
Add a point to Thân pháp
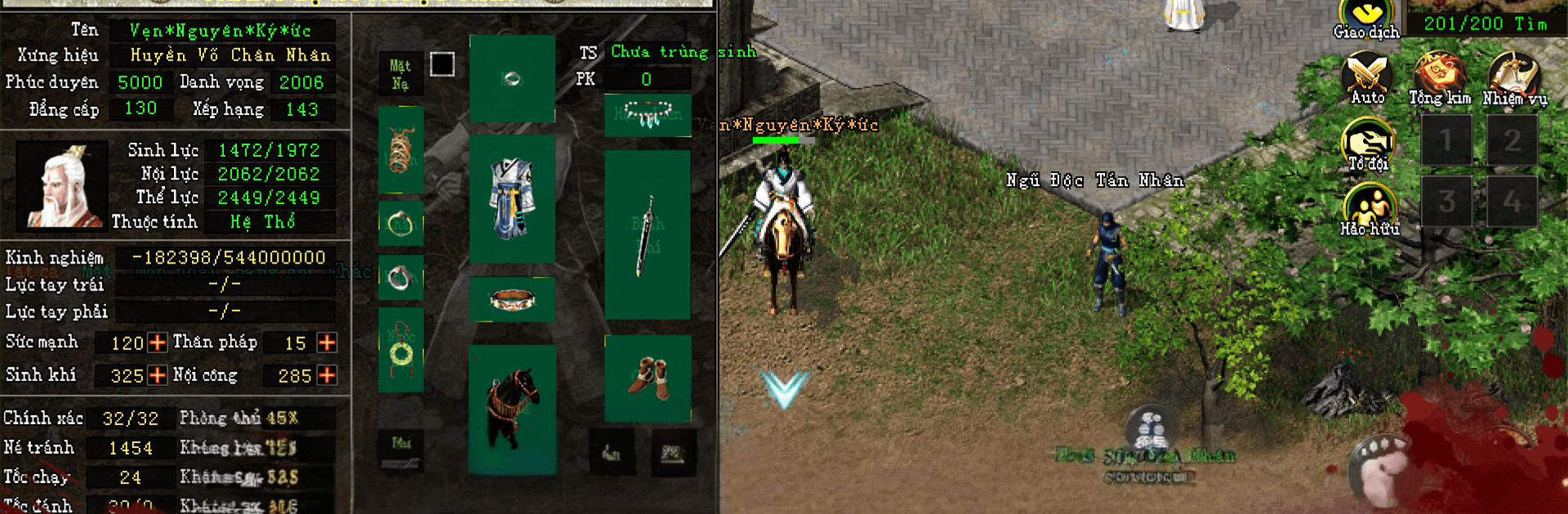[x=327, y=343]
